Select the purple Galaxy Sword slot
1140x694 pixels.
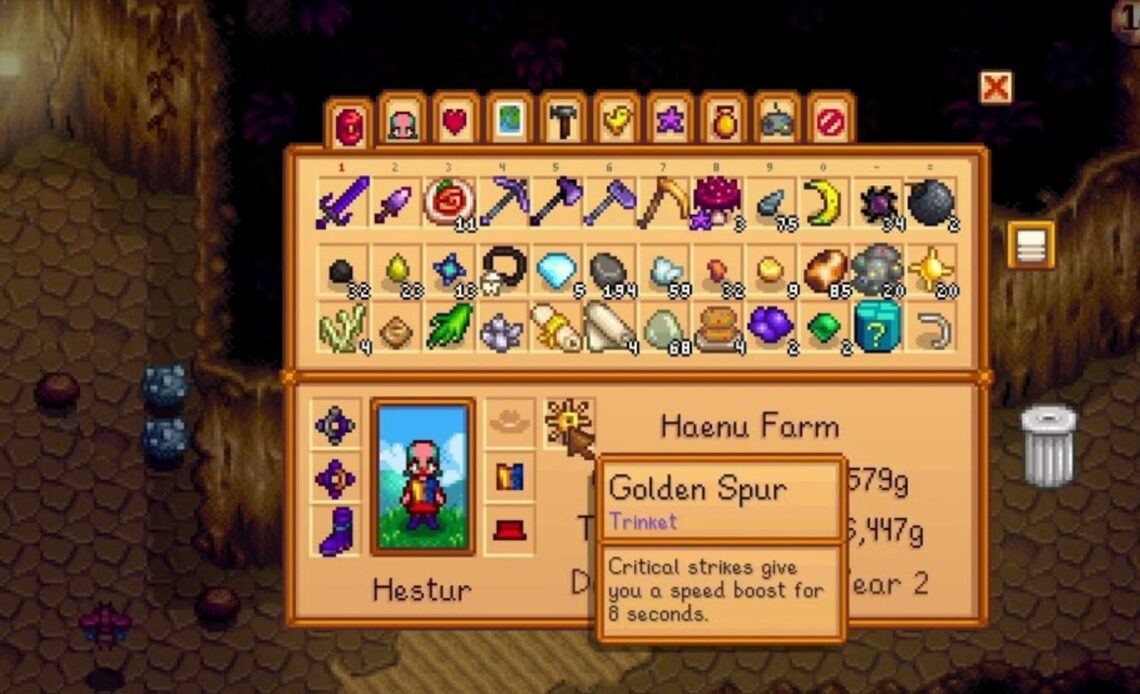click(x=343, y=203)
